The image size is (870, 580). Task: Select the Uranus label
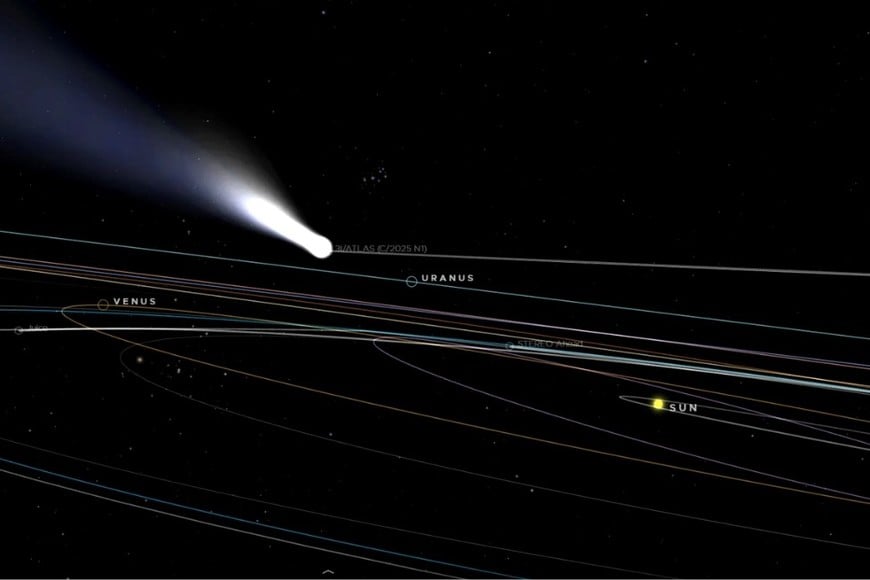447,278
